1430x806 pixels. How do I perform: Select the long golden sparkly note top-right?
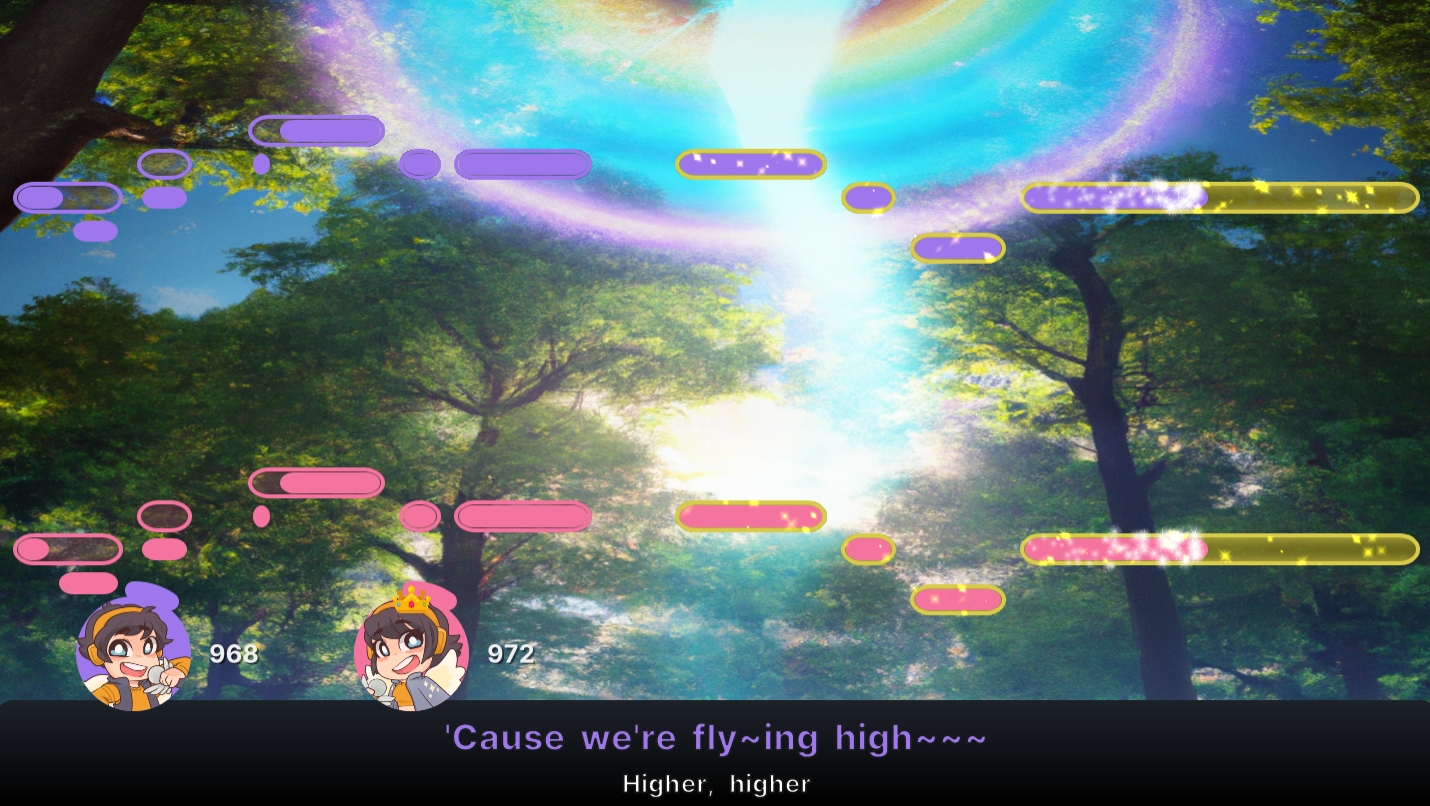[x=1220, y=198]
